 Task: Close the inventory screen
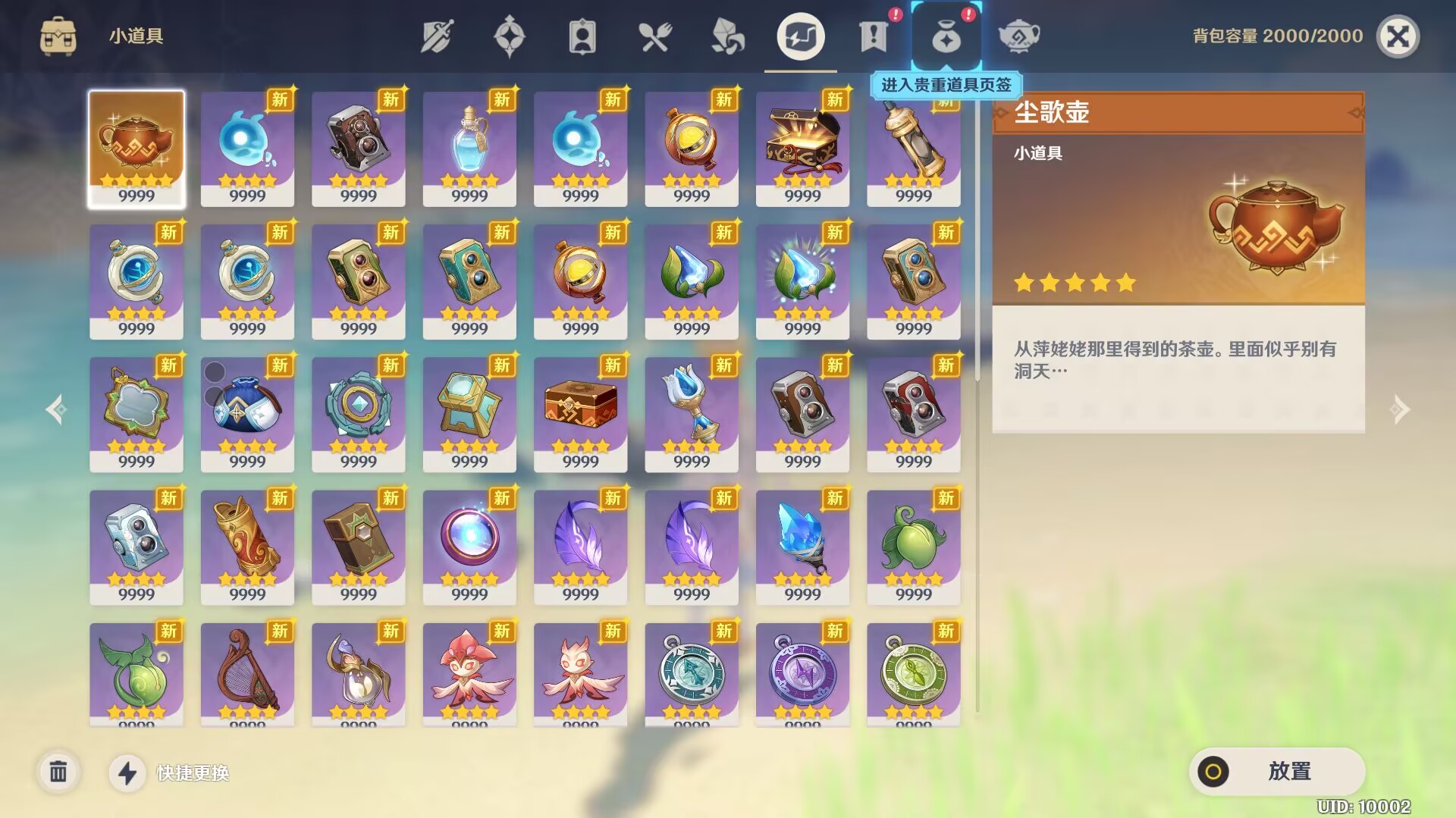pos(1397,36)
